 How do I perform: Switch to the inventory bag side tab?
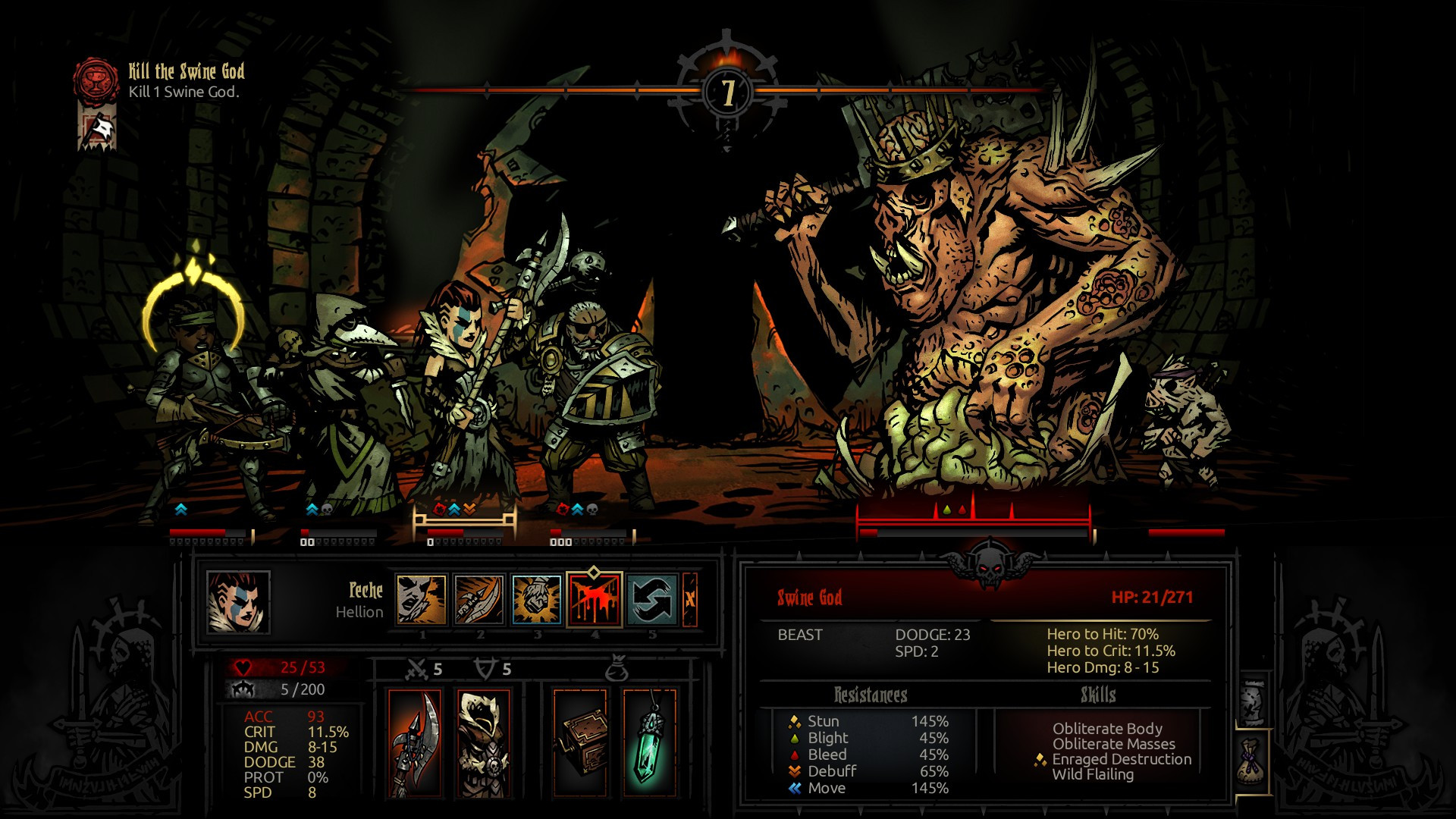click(1253, 762)
